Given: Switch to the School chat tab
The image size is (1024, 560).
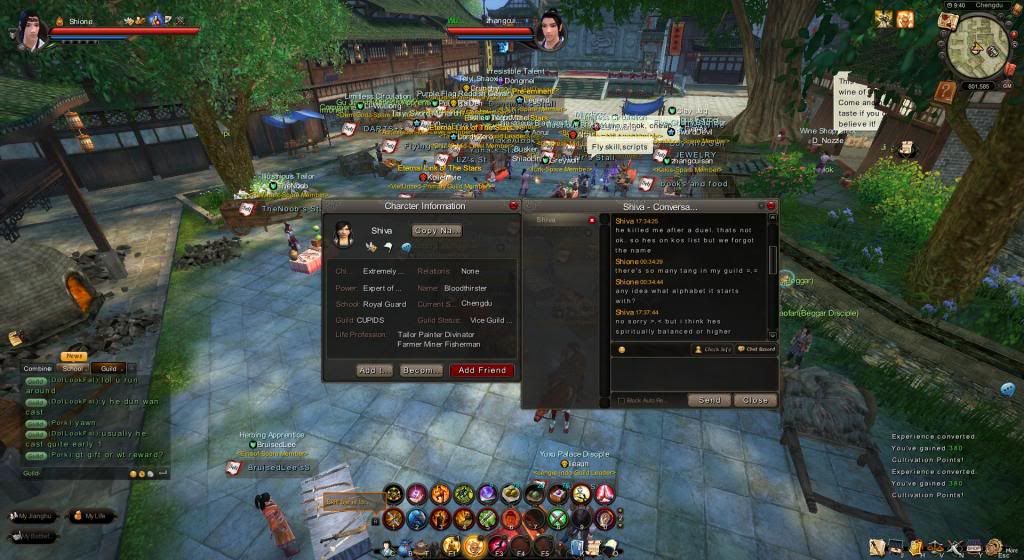Looking at the screenshot, I should (73, 368).
